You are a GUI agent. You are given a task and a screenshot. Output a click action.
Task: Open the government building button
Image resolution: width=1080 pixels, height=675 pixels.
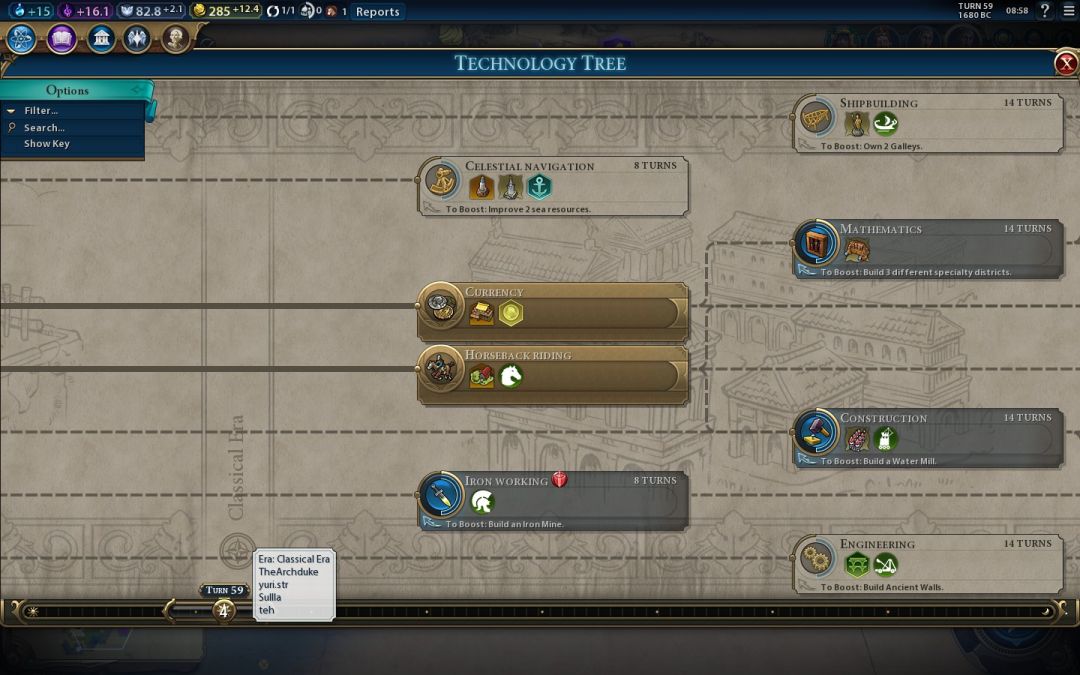coord(101,39)
